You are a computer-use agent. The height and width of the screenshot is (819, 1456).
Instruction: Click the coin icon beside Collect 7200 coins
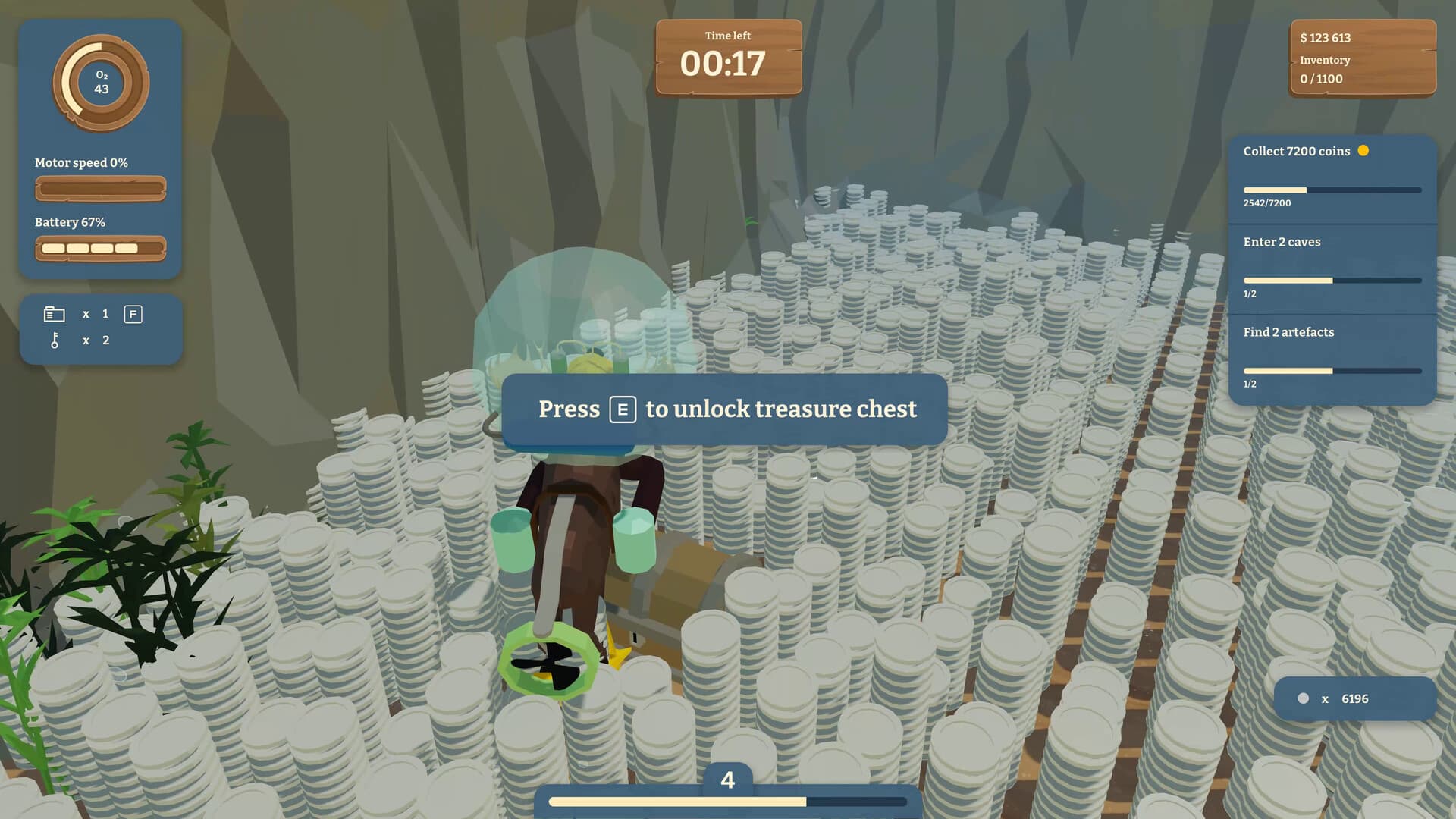tap(1364, 151)
